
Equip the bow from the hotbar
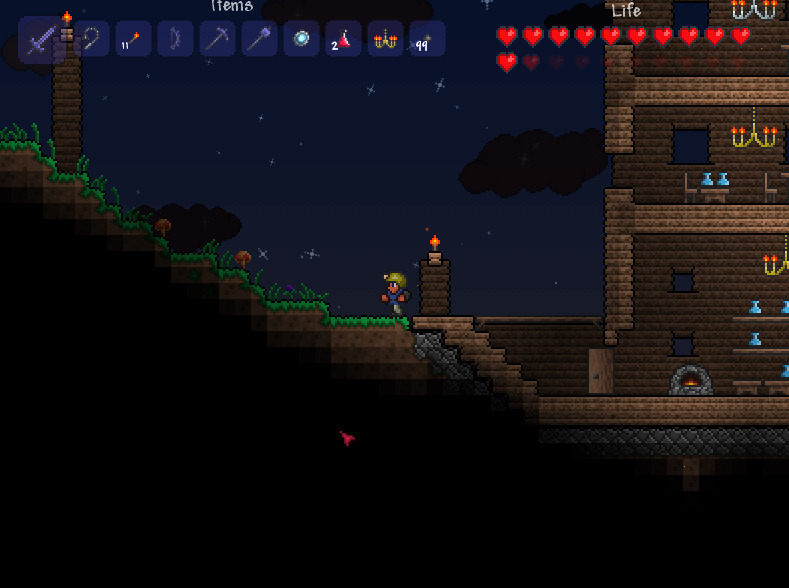[x=175, y=39]
